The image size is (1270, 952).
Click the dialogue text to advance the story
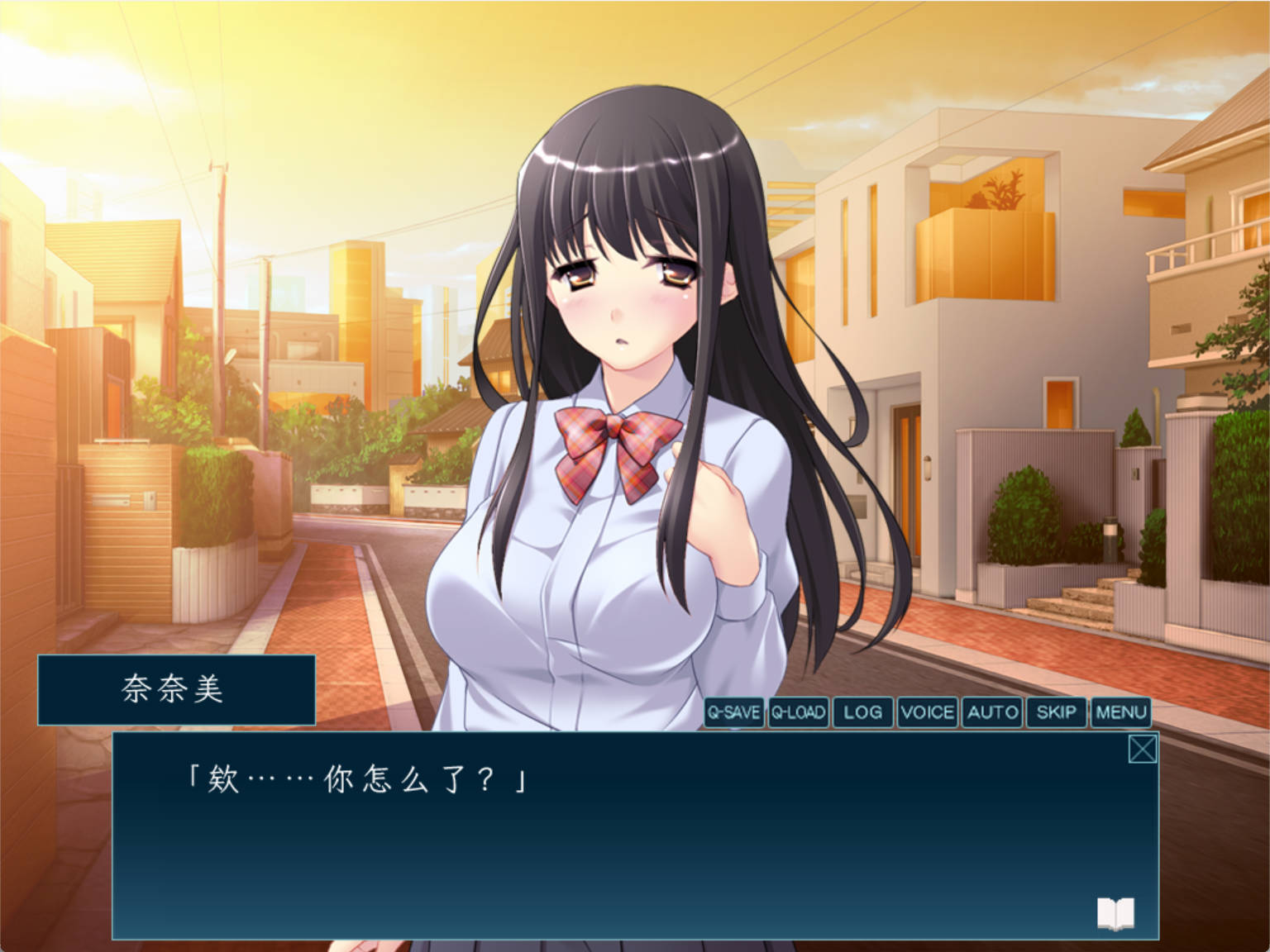click(x=356, y=777)
